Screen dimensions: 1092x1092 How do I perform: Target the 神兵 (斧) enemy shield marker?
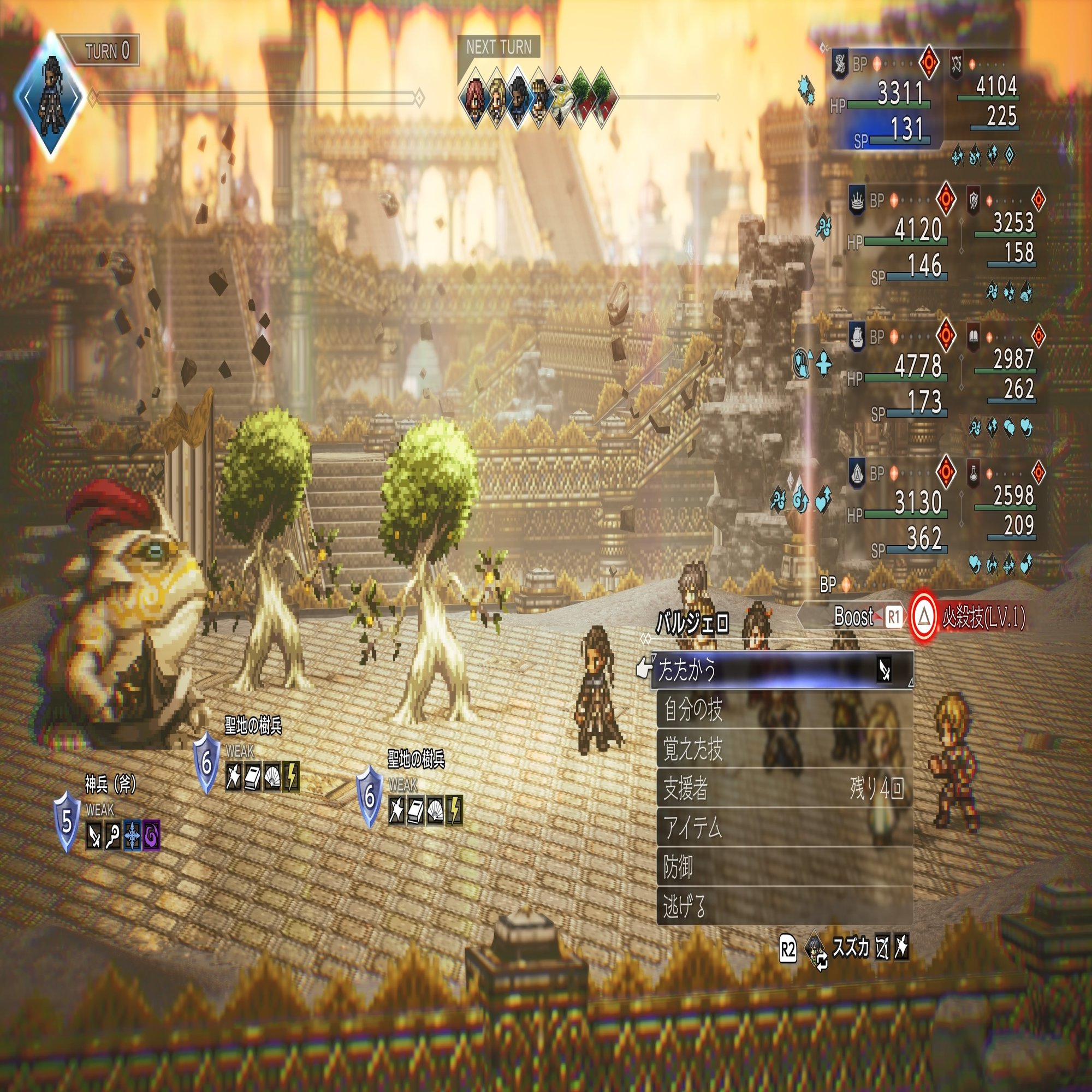(x=67, y=822)
